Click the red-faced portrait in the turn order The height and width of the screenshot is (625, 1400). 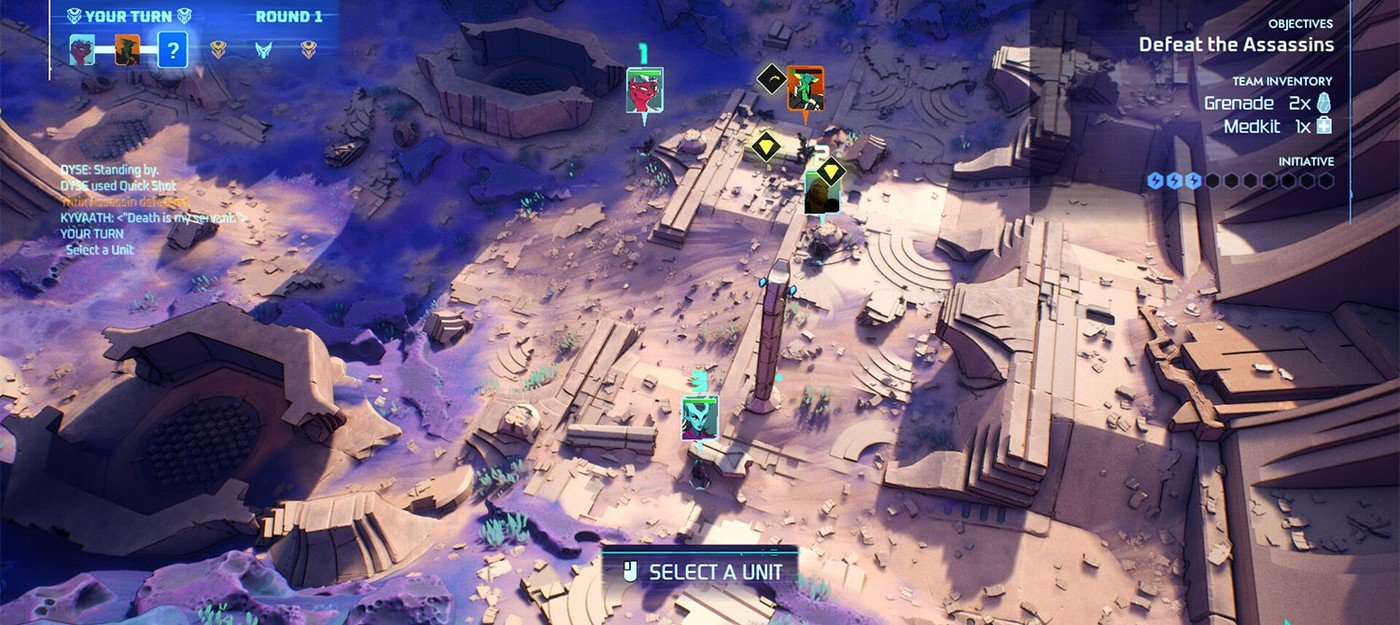click(82, 49)
